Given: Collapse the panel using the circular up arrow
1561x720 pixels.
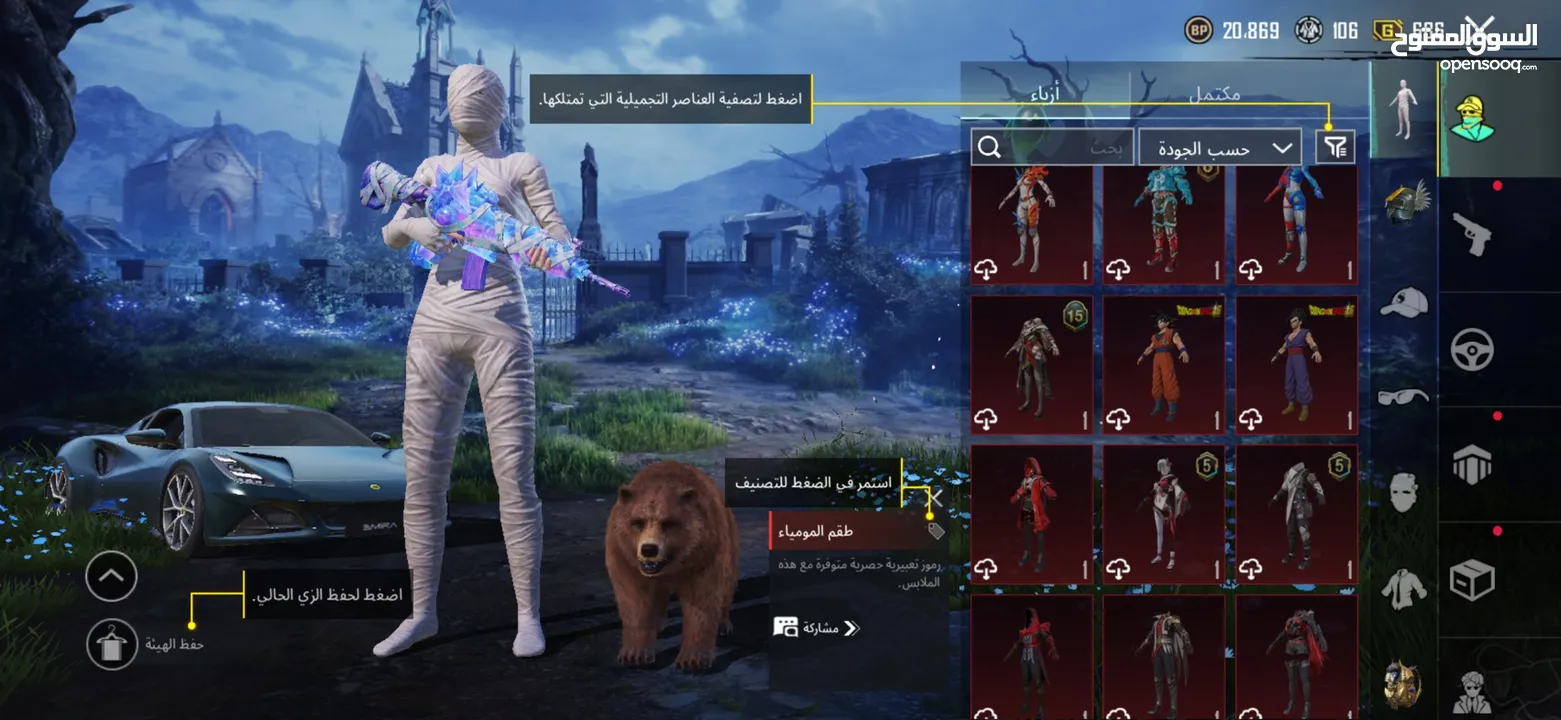Looking at the screenshot, I should click(x=110, y=576).
